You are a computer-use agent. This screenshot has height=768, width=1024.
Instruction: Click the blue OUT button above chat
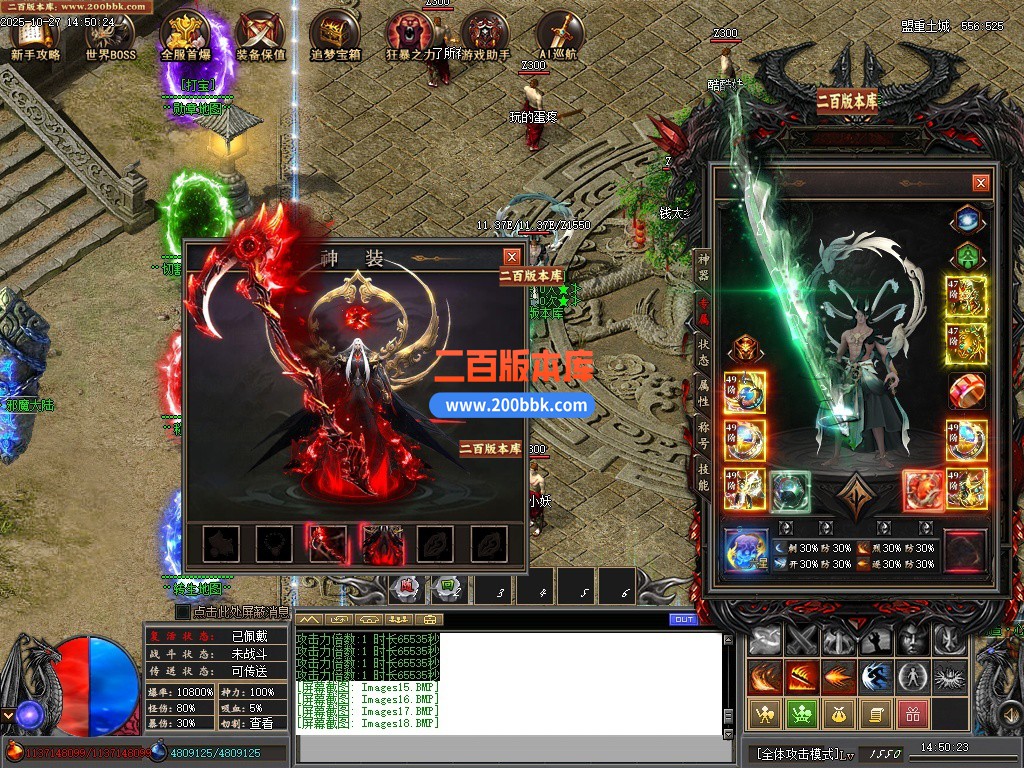pyautogui.click(x=684, y=620)
